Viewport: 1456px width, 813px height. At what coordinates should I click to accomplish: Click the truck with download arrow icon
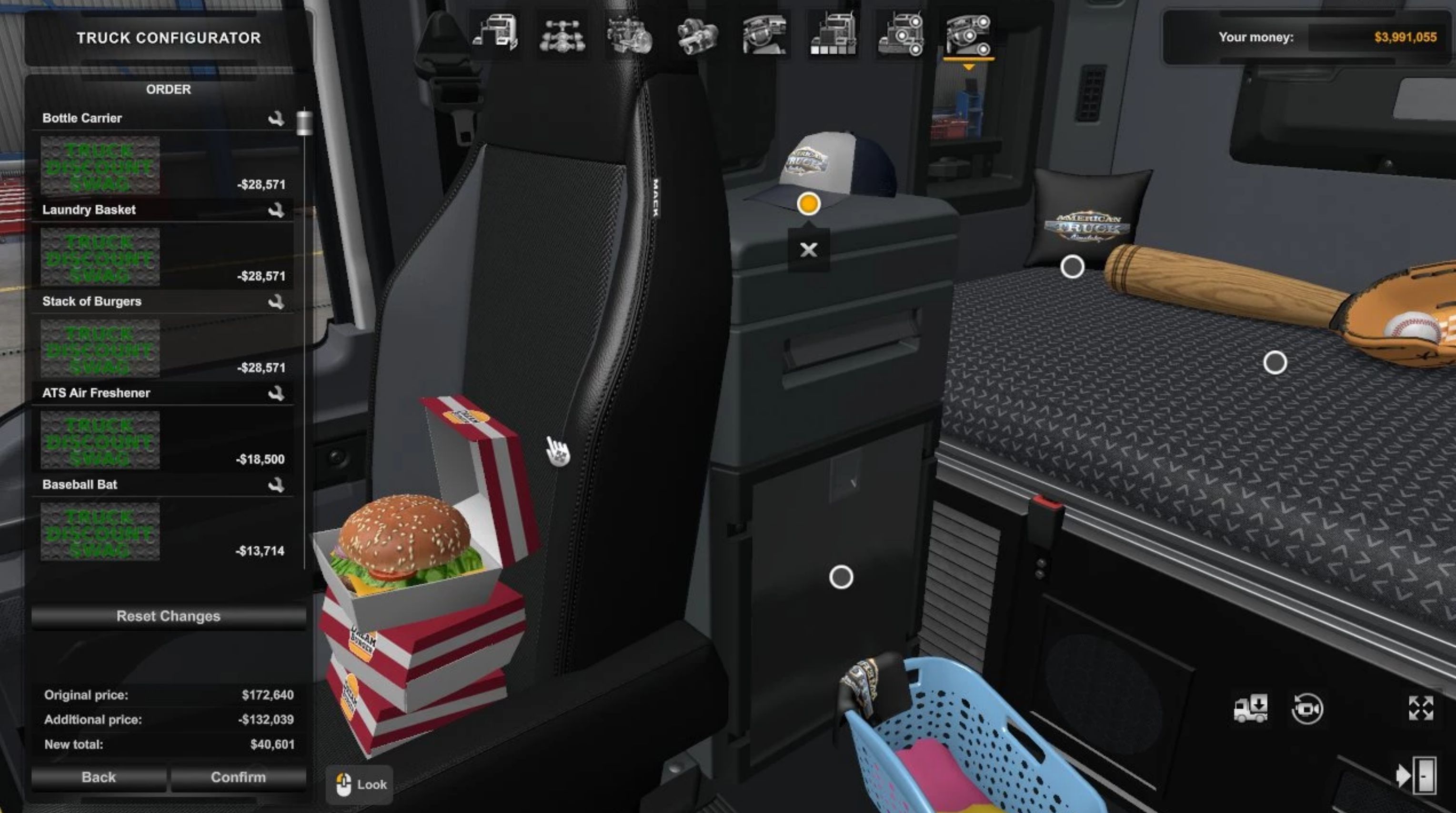click(x=1250, y=708)
